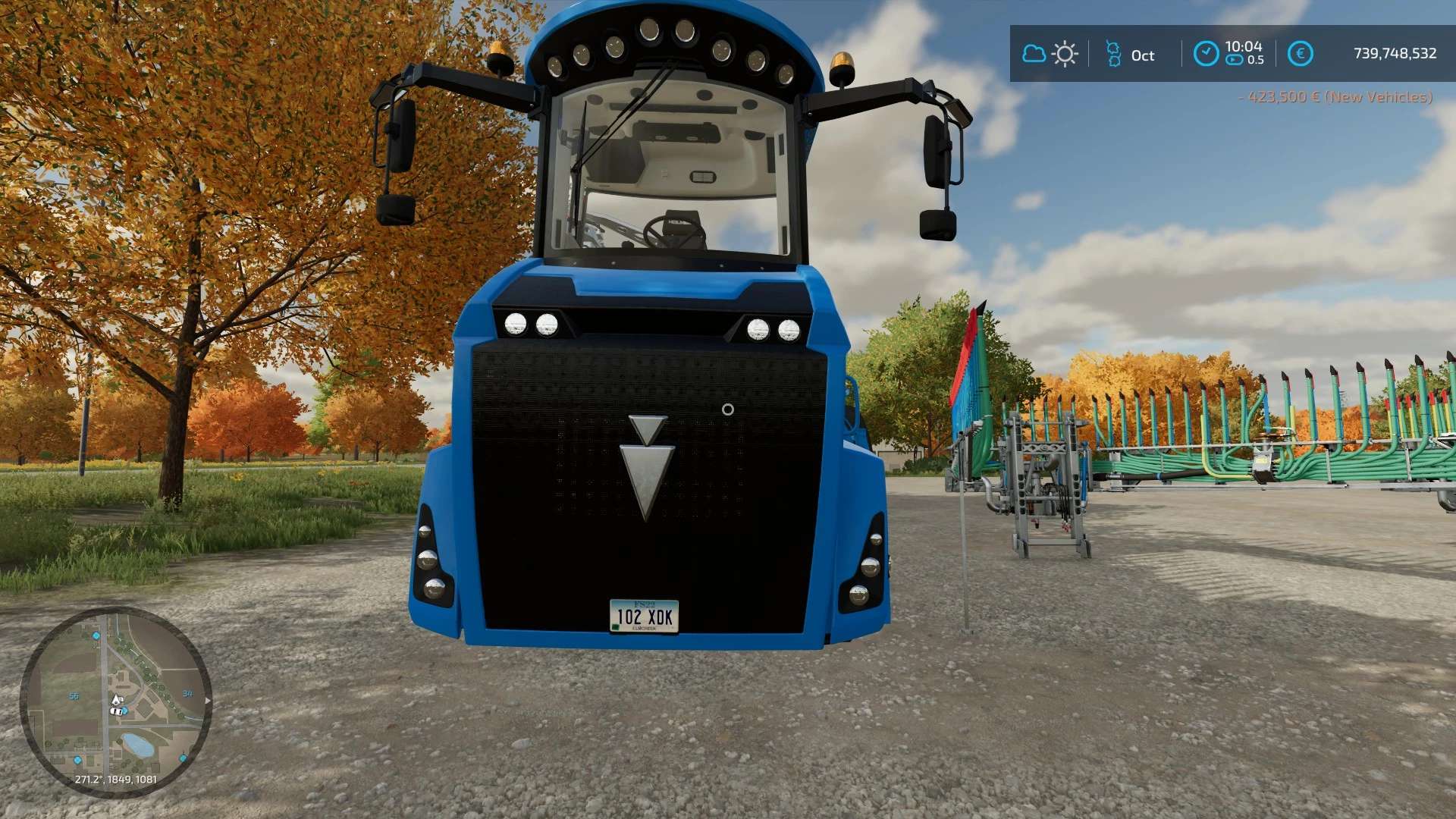Select the clock icon in the top bar
This screenshot has height=819, width=1456.
point(1206,54)
